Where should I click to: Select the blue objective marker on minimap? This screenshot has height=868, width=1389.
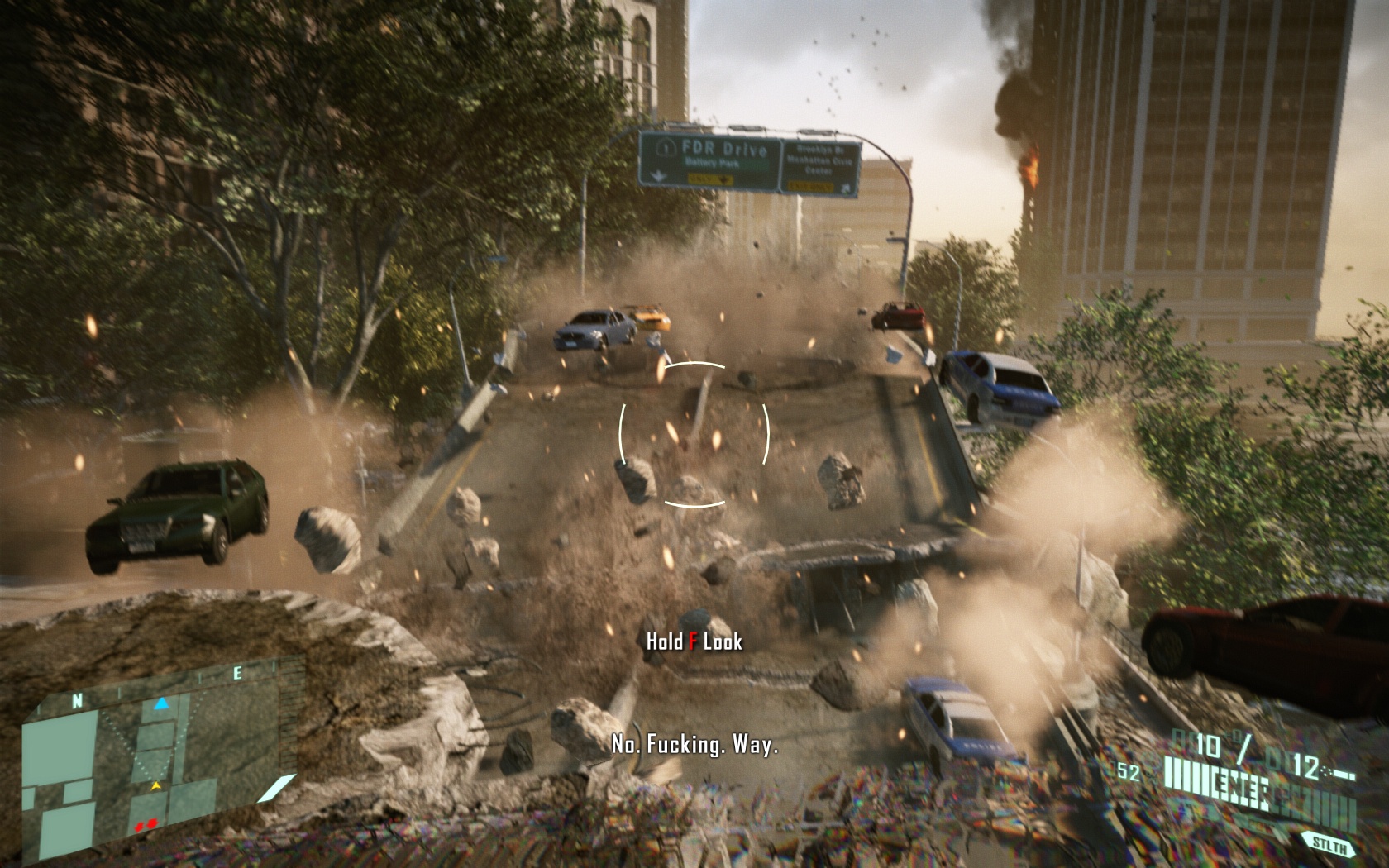click(x=163, y=703)
